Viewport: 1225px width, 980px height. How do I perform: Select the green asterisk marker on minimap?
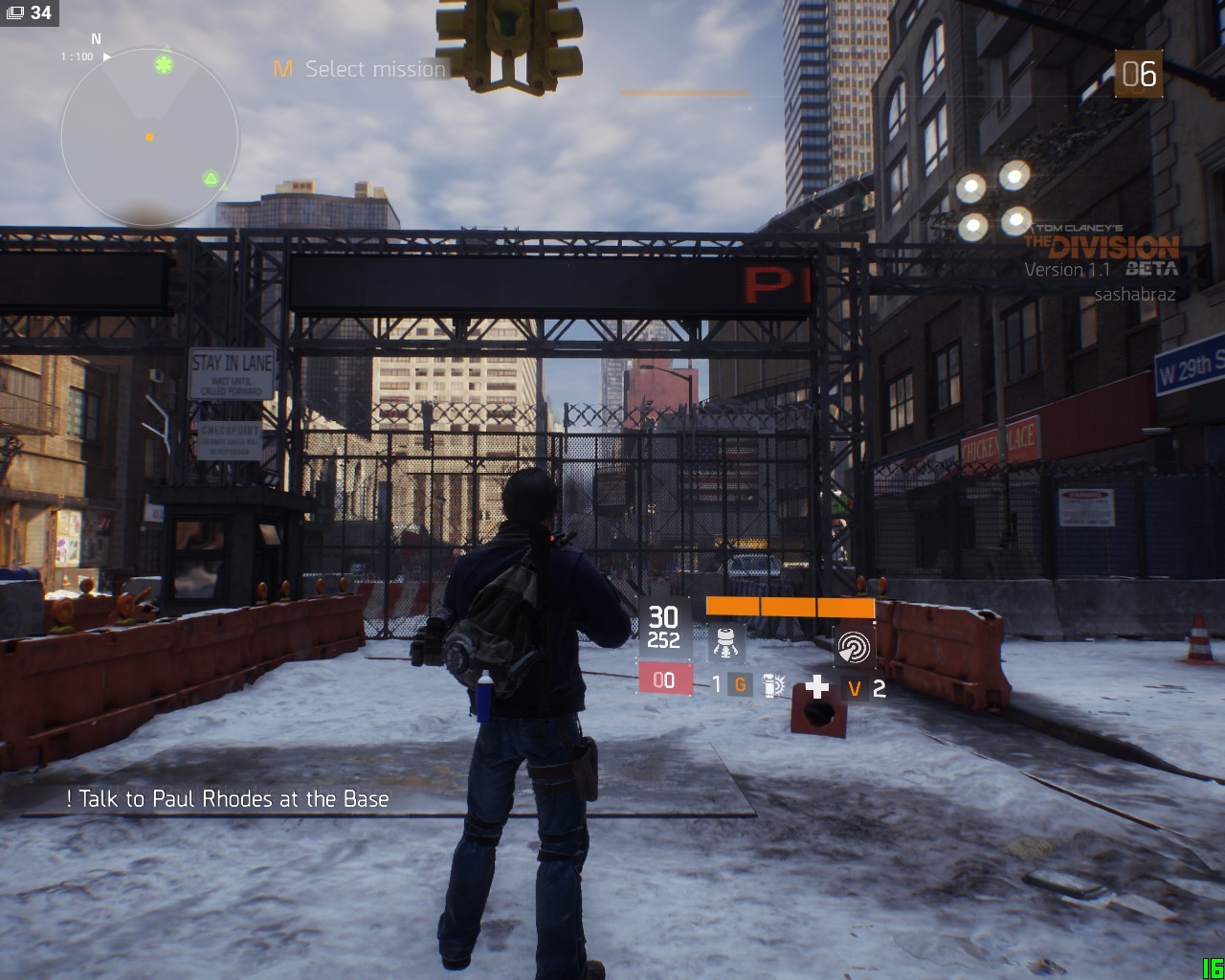(165, 64)
